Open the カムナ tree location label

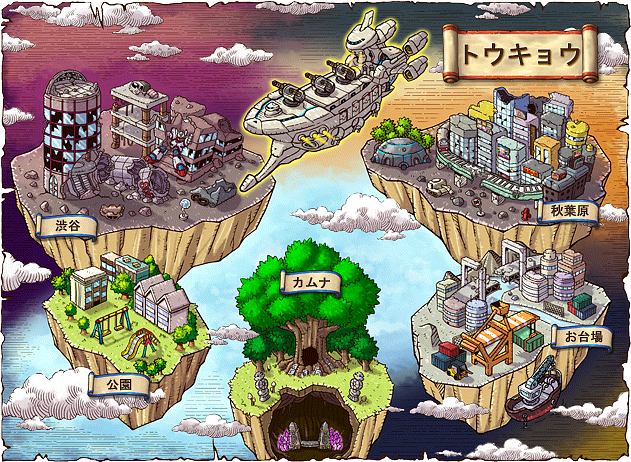[312, 283]
